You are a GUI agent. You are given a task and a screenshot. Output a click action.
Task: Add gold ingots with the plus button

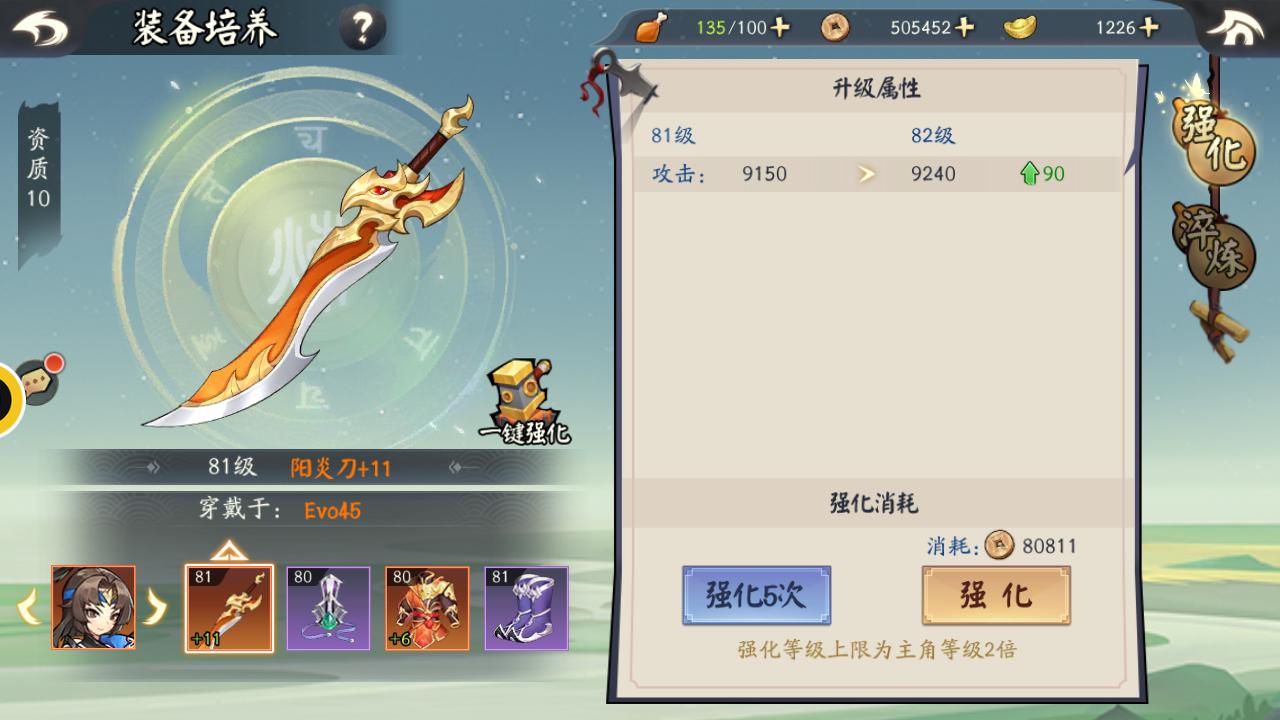[x=1149, y=27]
